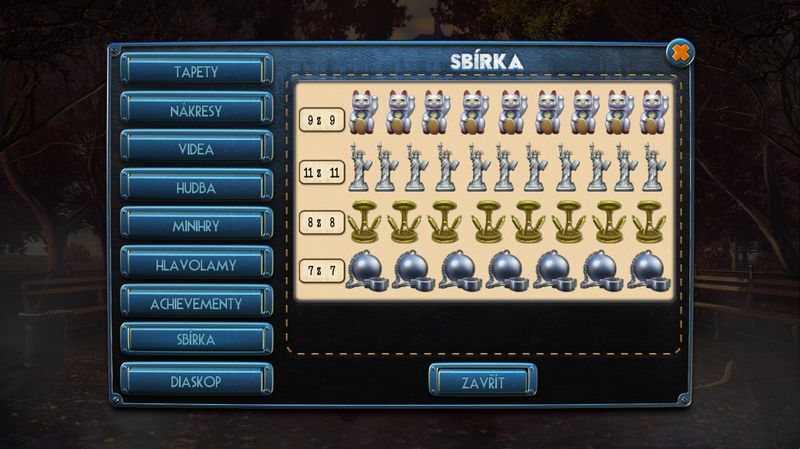This screenshot has width=800, height=449.
Task: Open the Hlavolamy puzzles section
Action: click(196, 263)
